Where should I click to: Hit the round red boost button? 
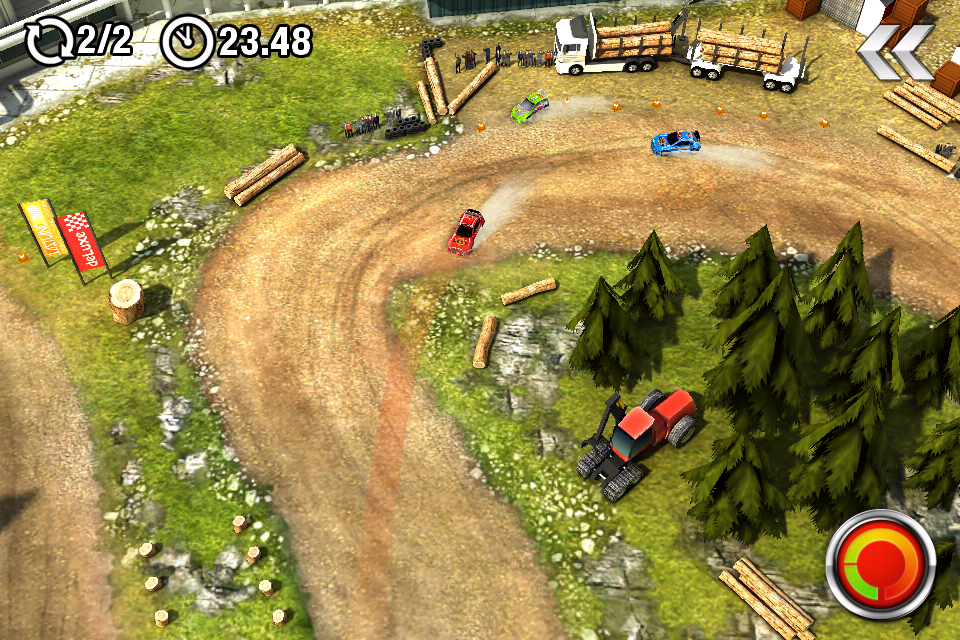click(879, 565)
